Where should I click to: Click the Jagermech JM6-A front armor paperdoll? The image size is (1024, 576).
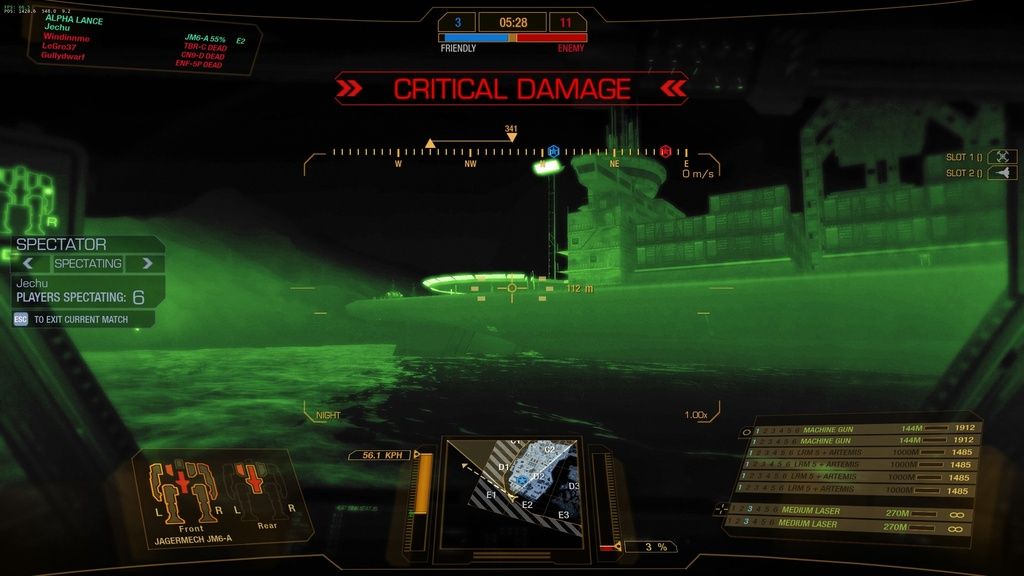[183, 492]
